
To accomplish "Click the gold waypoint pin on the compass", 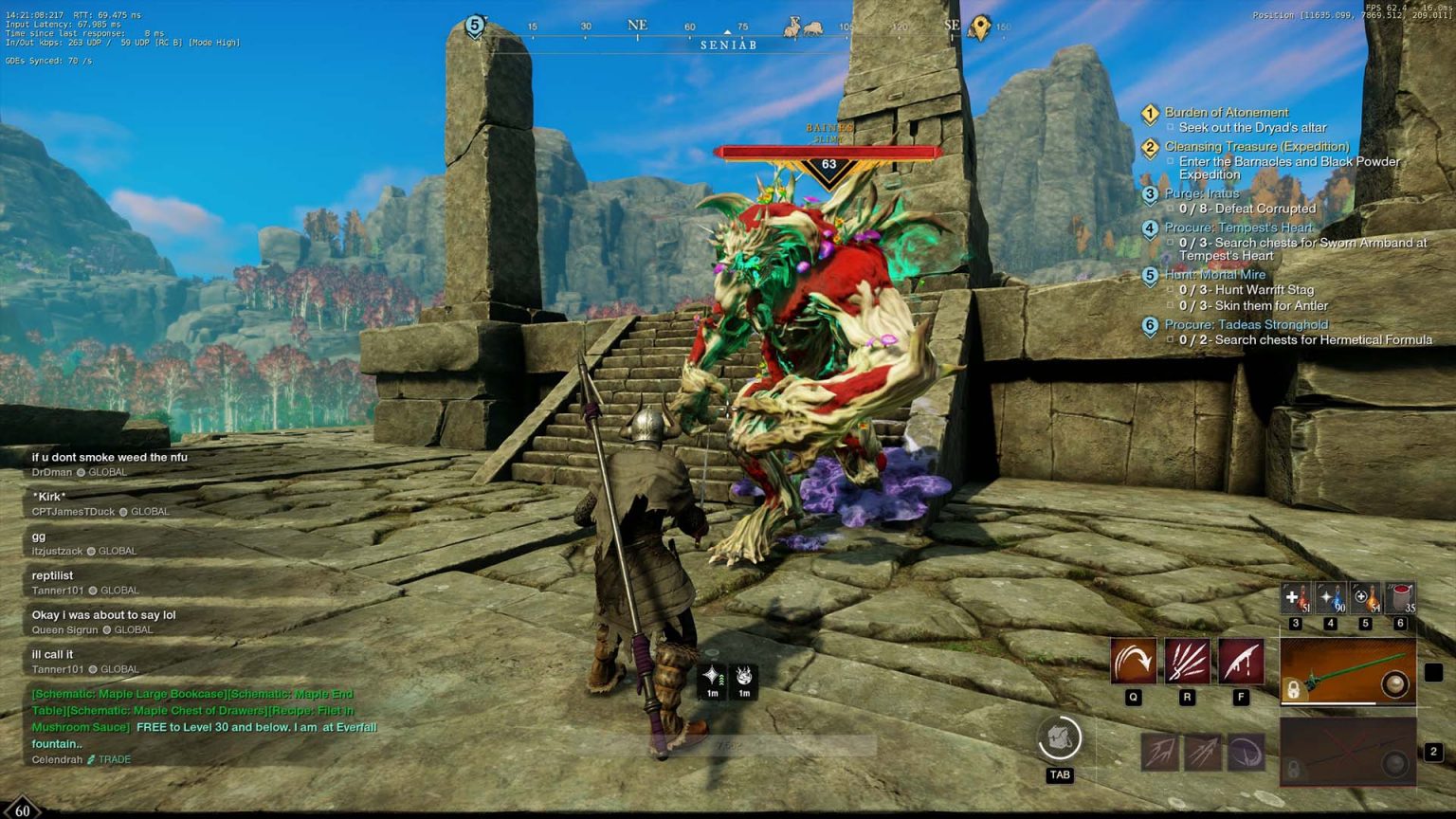I will tap(980, 27).
